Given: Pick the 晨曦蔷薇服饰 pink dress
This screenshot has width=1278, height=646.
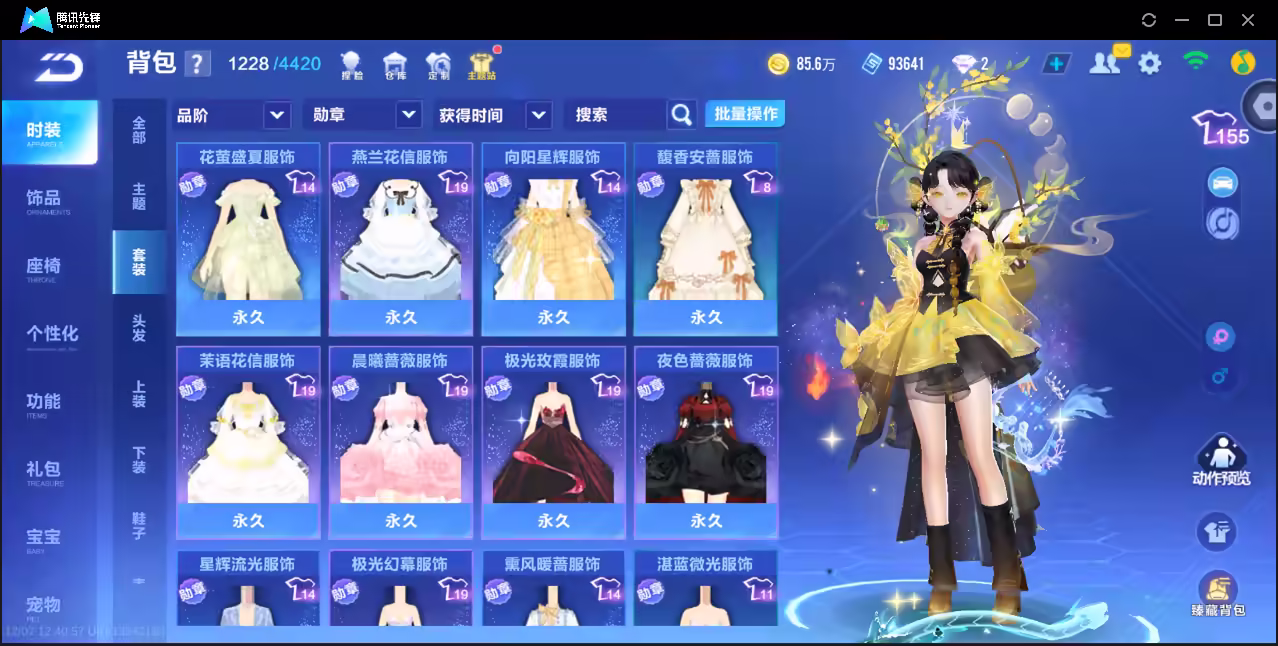Looking at the screenshot, I should tap(400, 442).
